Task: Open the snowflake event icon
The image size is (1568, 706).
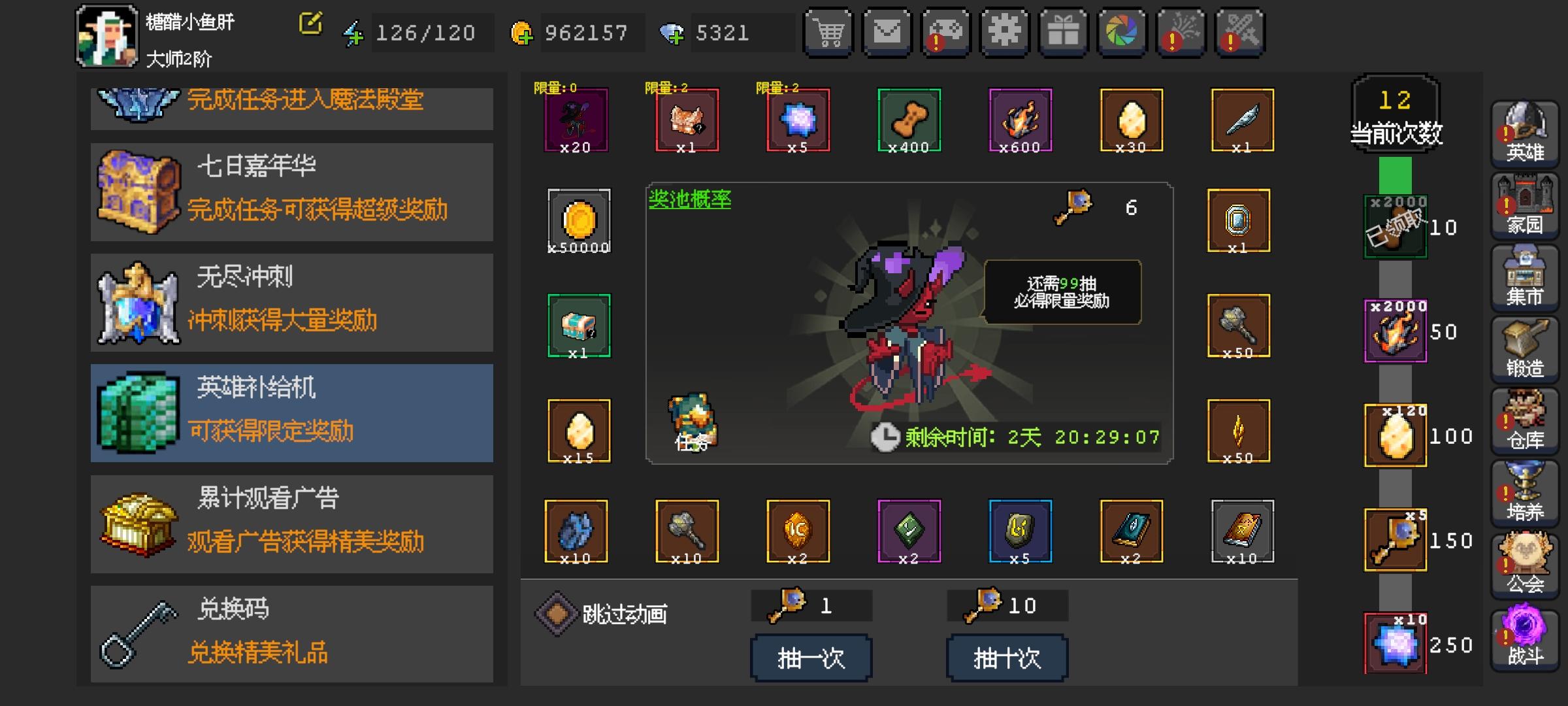Action: (1005, 32)
